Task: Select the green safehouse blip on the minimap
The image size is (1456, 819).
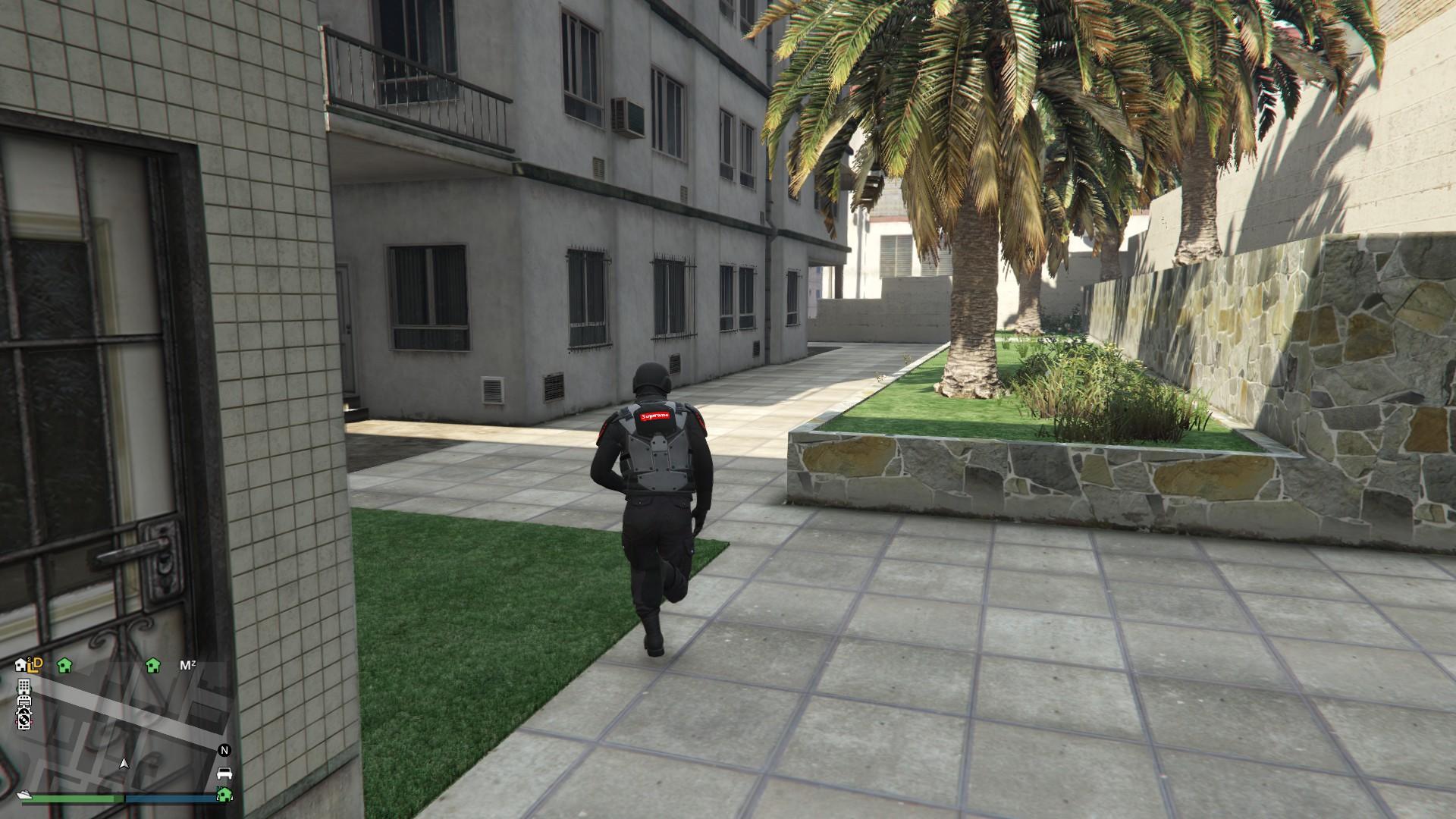Action: point(65,667)
